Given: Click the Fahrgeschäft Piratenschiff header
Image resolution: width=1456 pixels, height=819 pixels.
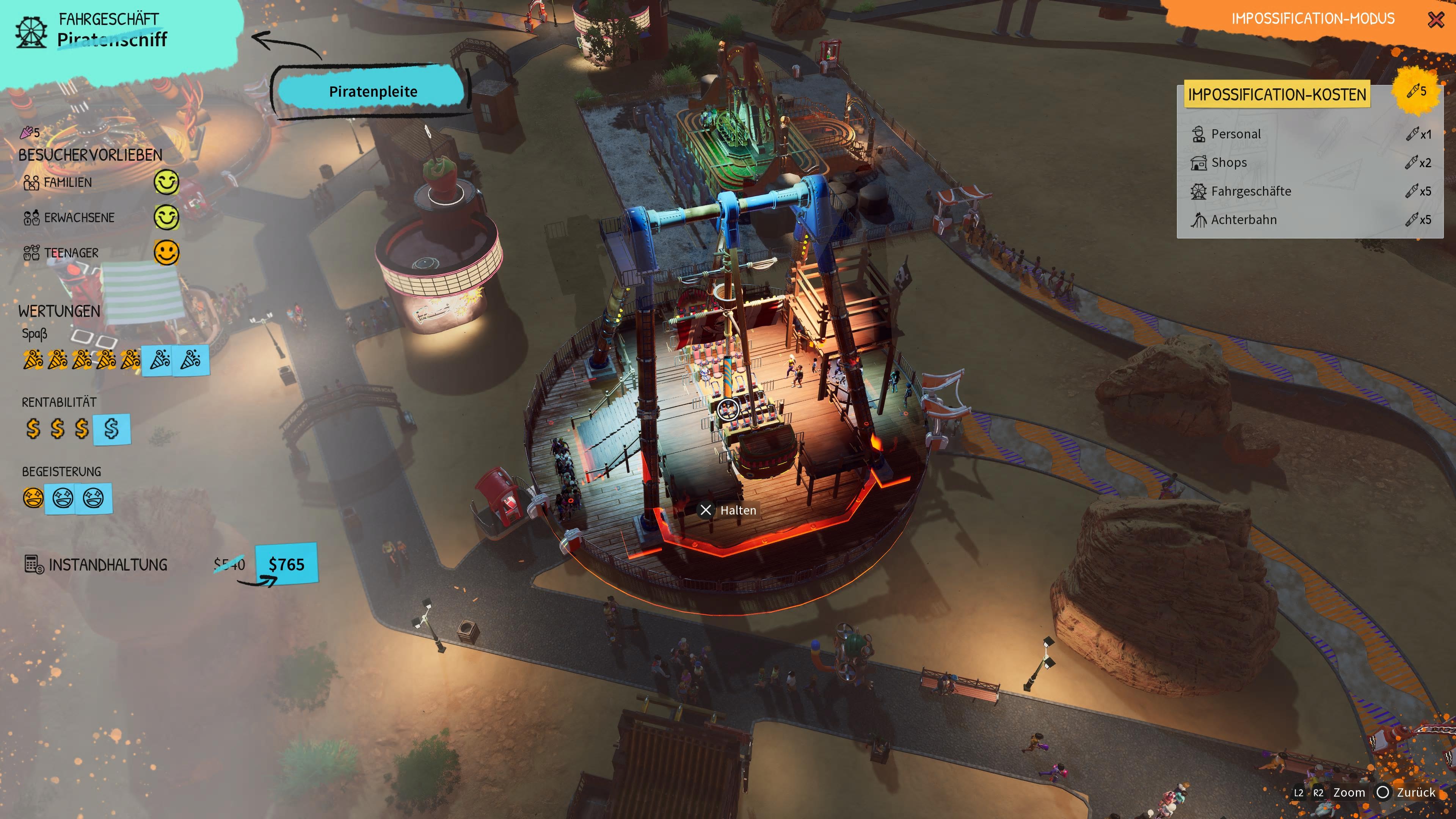Looking at the screenshot, I should 112,30.
